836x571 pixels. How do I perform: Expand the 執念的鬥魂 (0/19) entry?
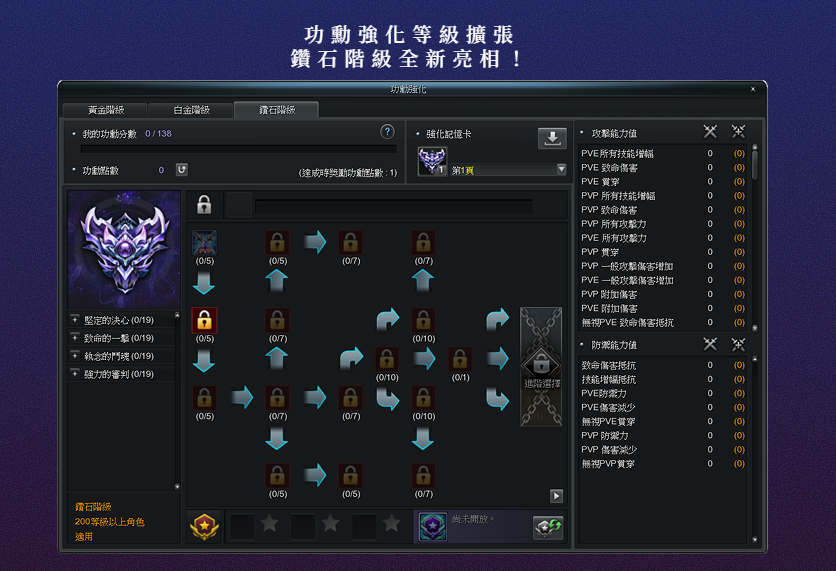75,356
